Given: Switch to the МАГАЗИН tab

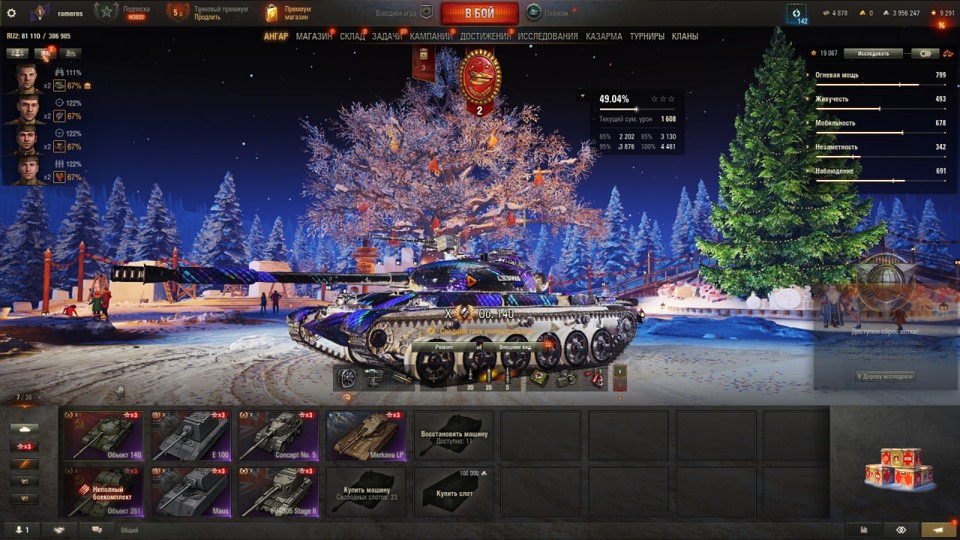Looking at the screenshot, I should coord(314,36).
